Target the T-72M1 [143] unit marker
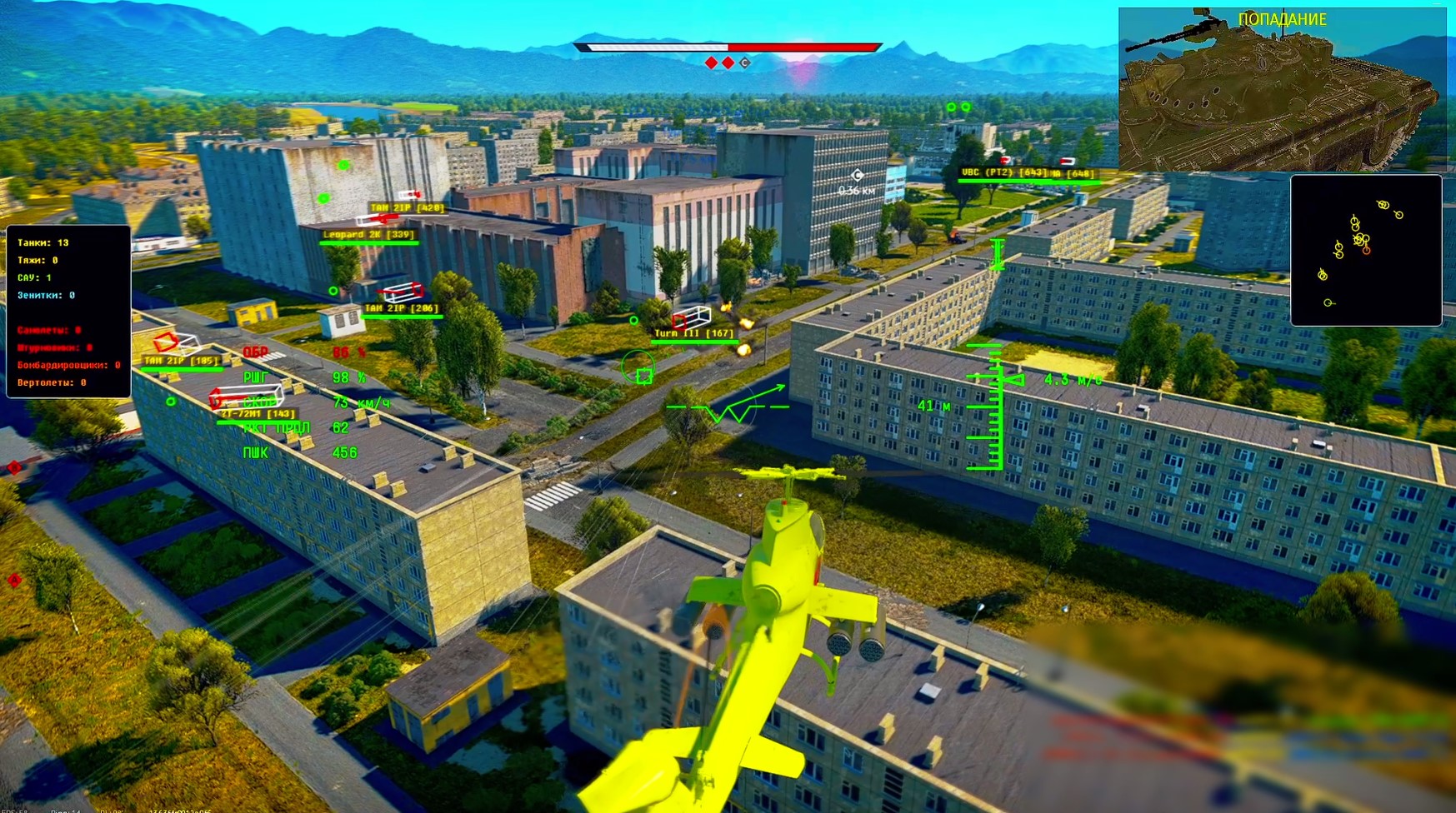Viewport: 1456px width, 813px height. pos(258,414)
